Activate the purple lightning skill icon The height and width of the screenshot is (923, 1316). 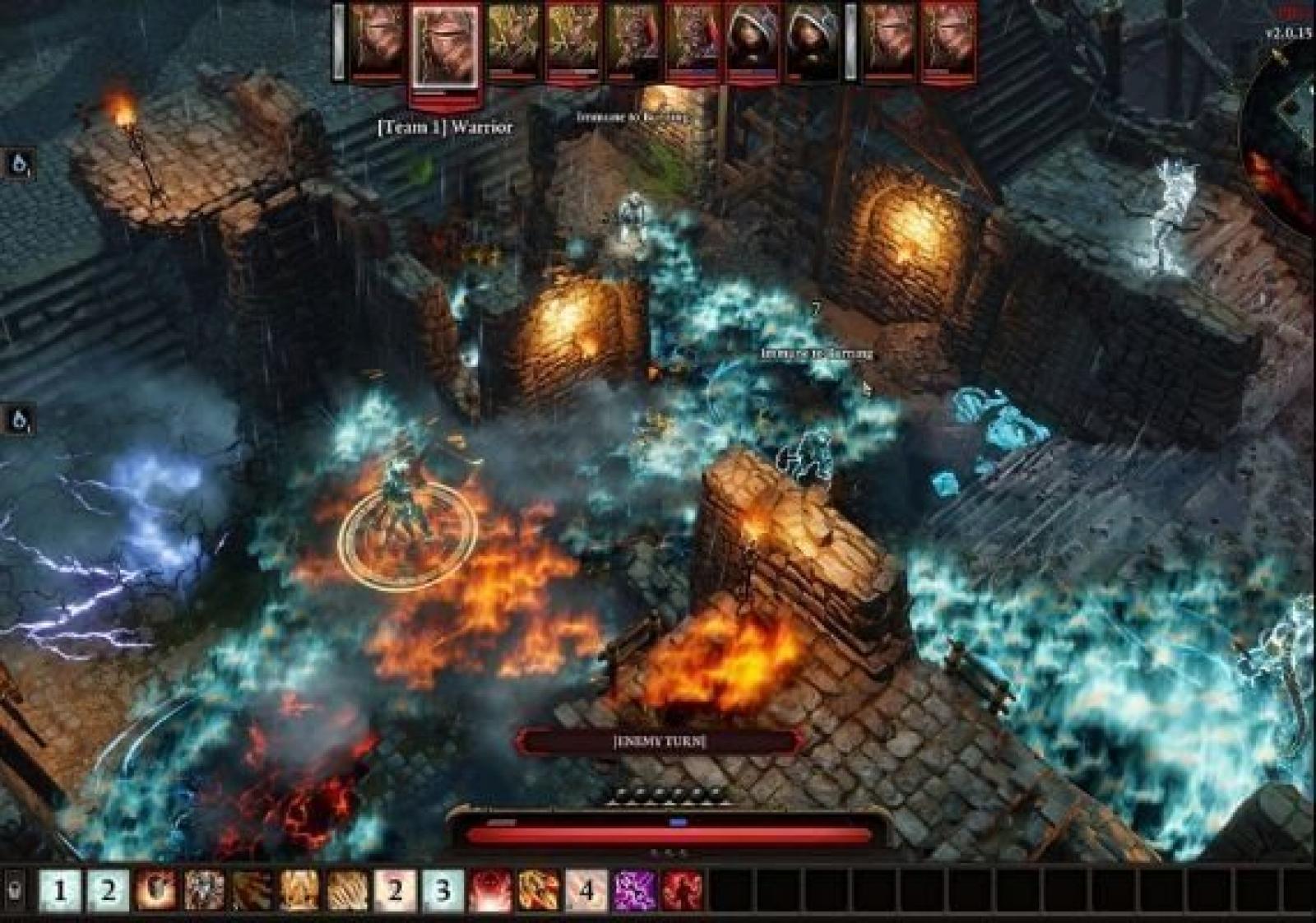[634, 891]
